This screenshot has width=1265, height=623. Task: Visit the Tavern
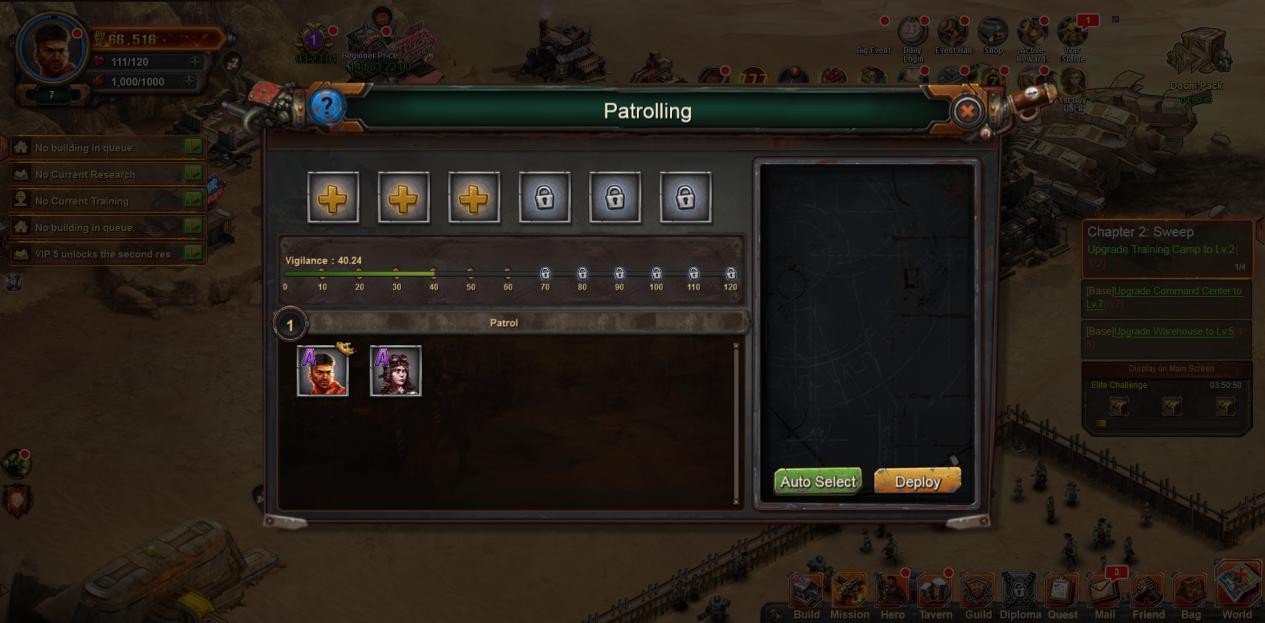(935, 593)
